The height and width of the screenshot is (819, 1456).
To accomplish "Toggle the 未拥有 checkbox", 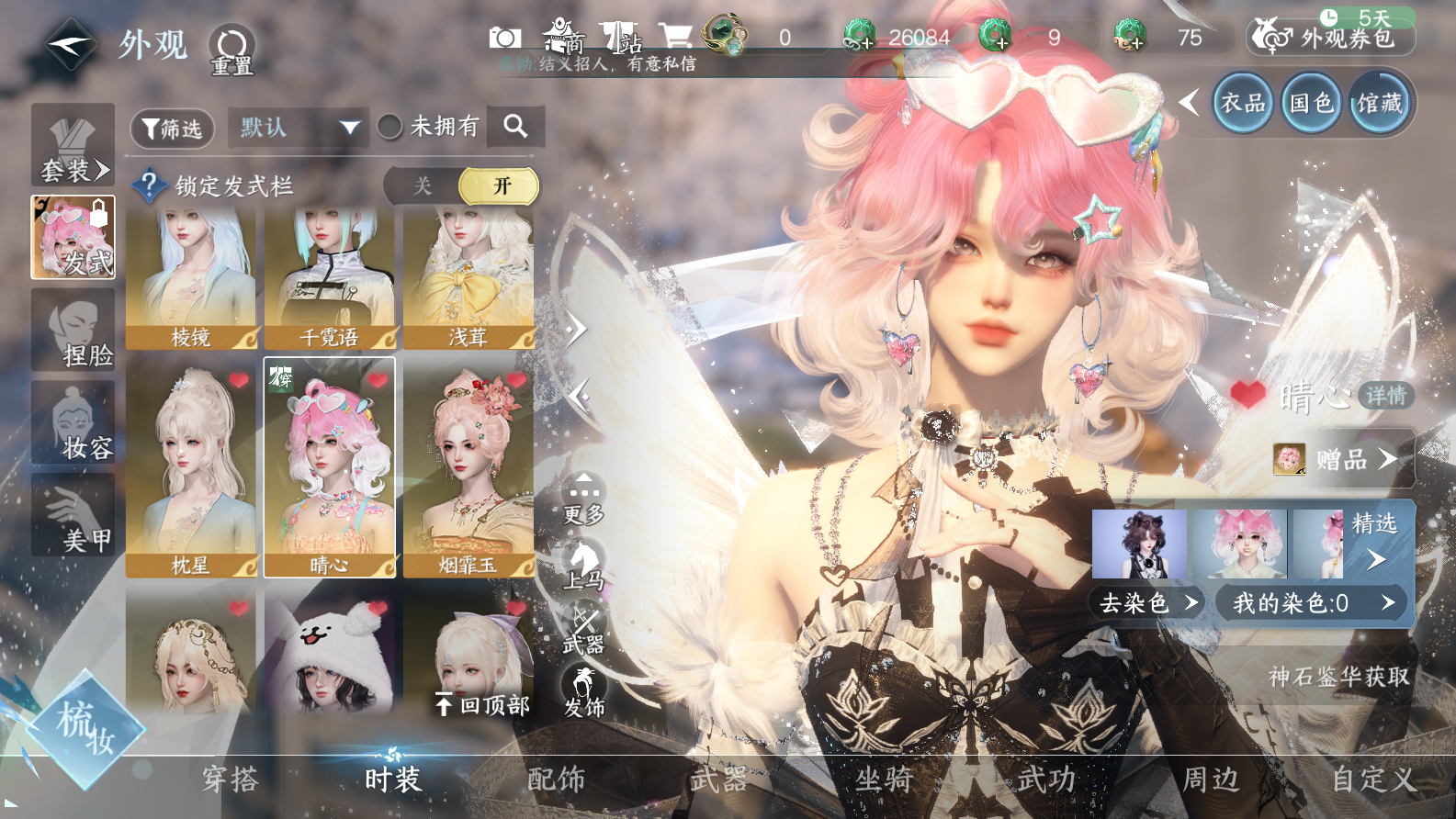I will point(390,127).
